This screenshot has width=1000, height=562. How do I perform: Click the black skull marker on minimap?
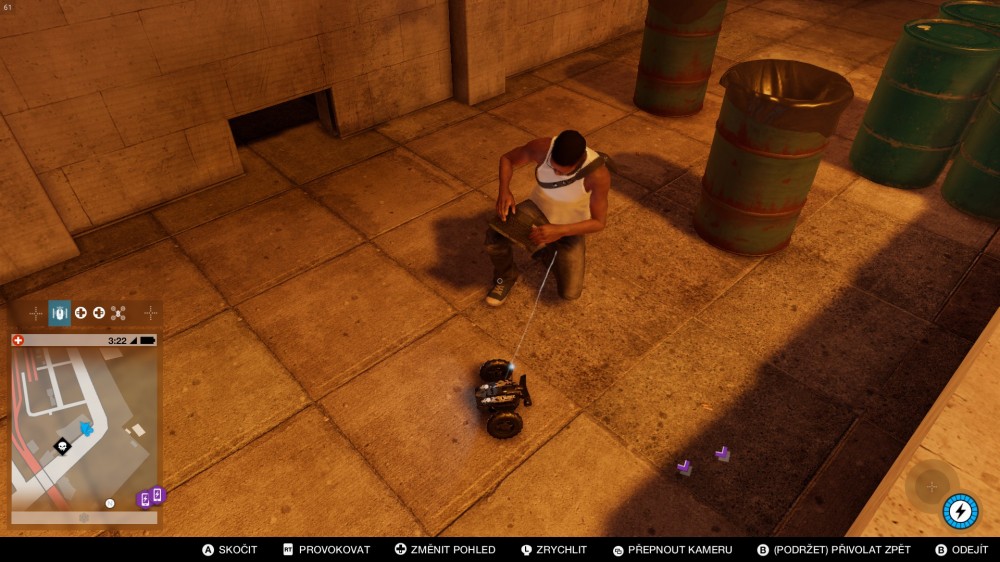62,446
